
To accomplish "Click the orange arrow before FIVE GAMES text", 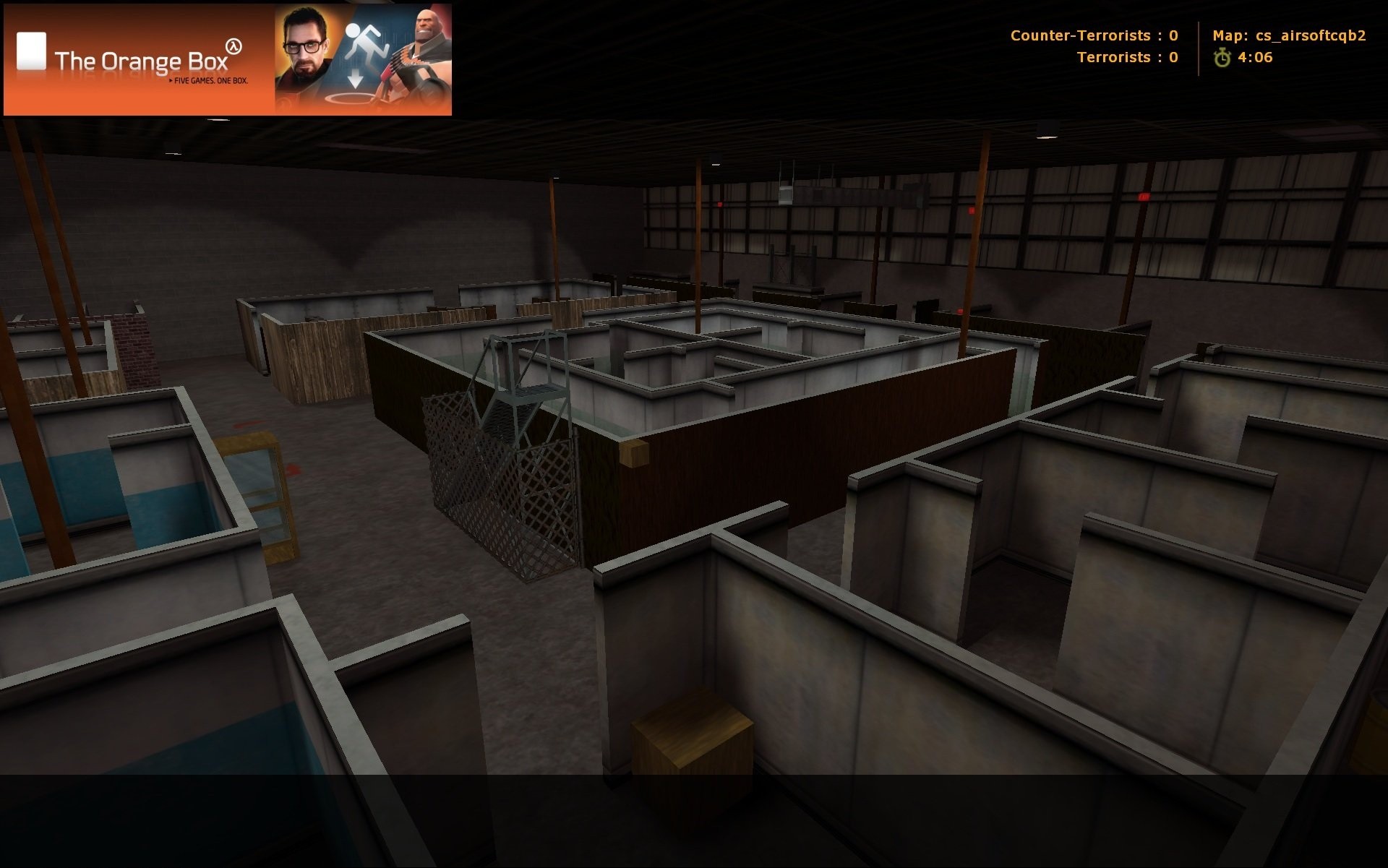I will click(169, 80).
